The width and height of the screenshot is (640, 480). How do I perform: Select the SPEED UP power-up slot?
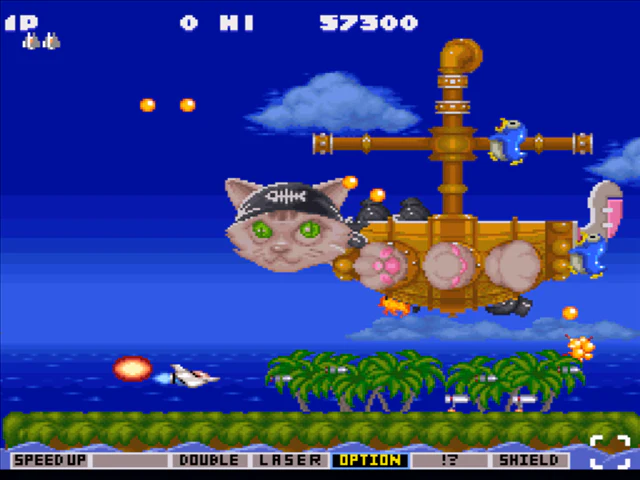[x=50, y=461]
